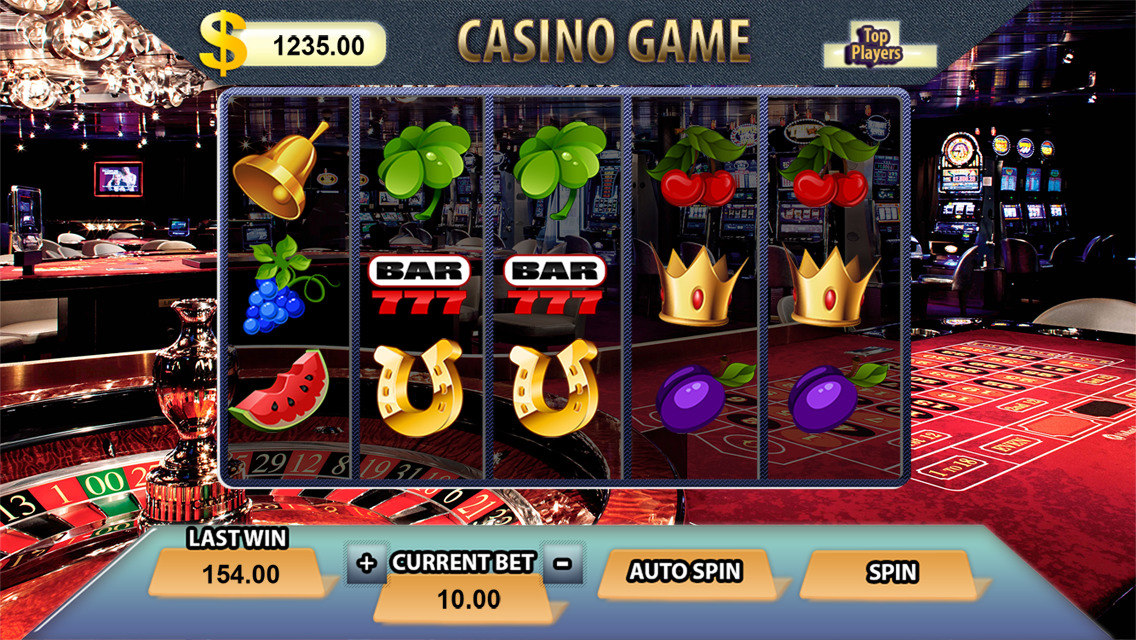Decrease the current bet with minus
Viewport: 1136px width, 640px height.
coord(563,563)
